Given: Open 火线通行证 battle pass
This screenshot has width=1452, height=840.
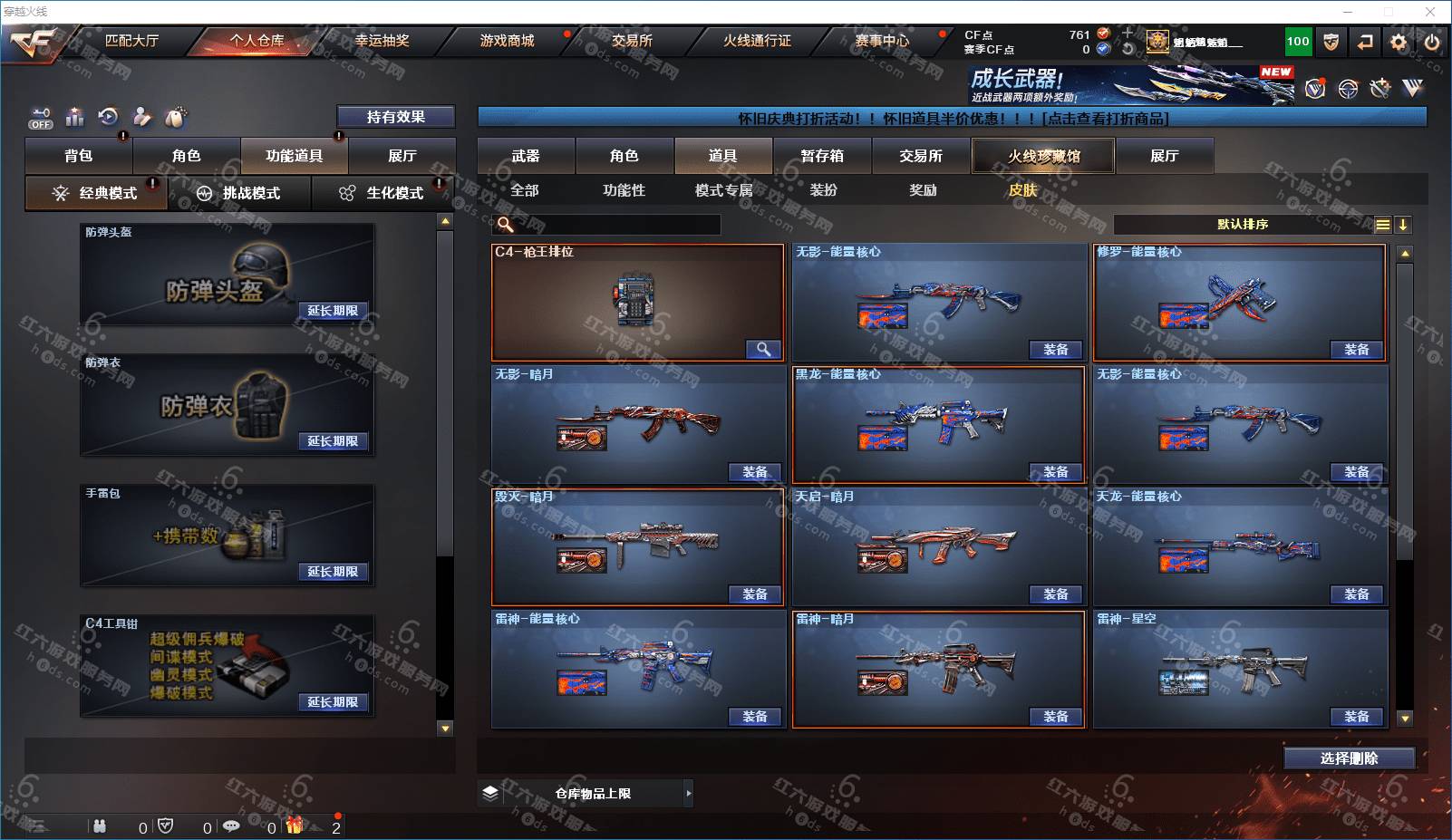Looking at the screenshot, I should point(757,41).
